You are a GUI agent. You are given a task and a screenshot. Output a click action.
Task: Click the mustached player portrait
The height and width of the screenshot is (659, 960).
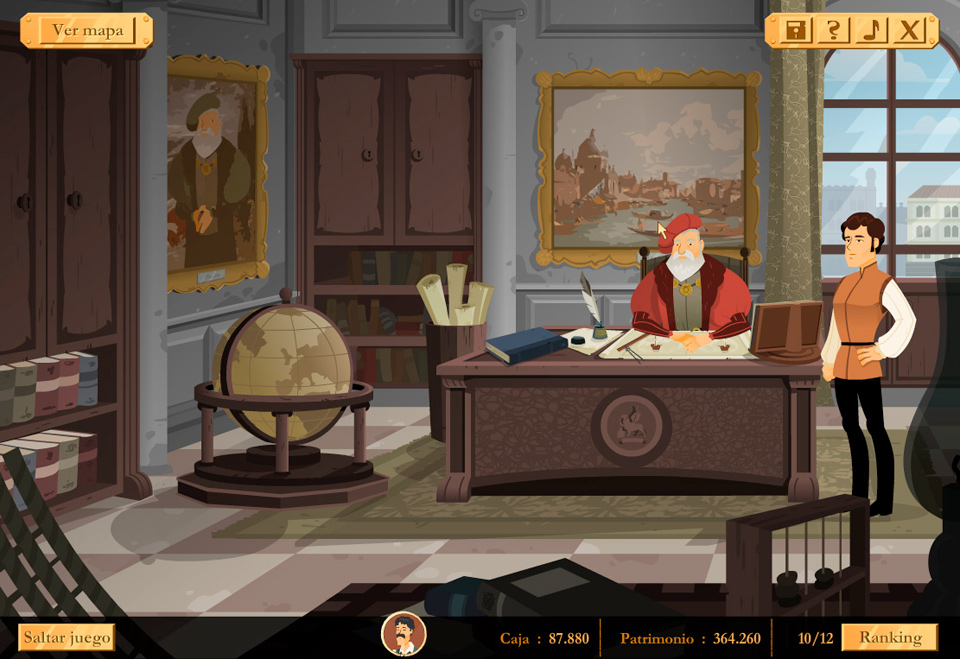(x=404, y=634)
